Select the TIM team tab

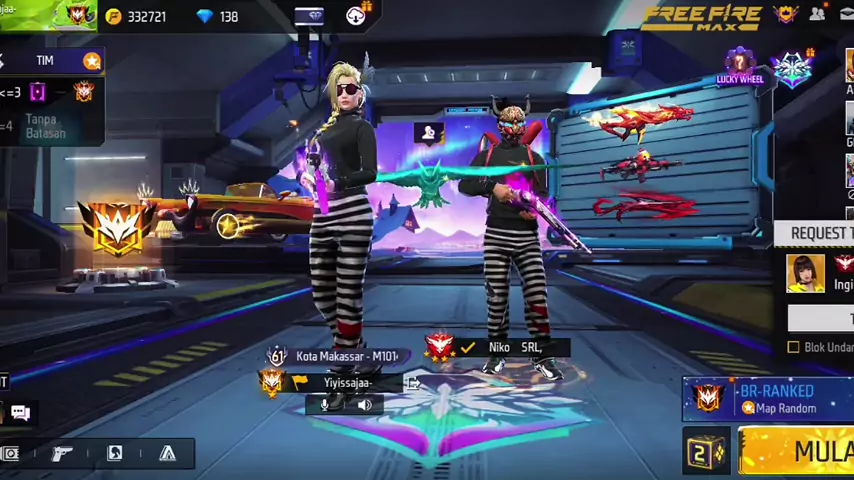click(x=45, y=61)
